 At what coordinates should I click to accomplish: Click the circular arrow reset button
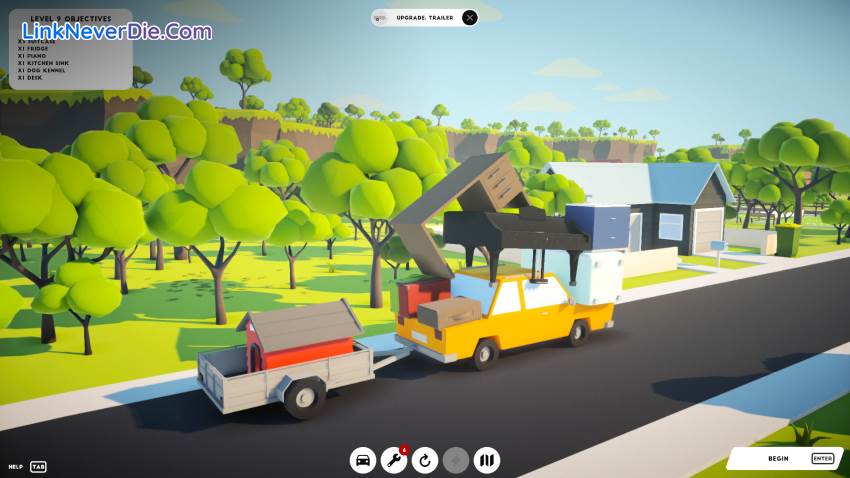pyautogui.click(x=425, y=460)
